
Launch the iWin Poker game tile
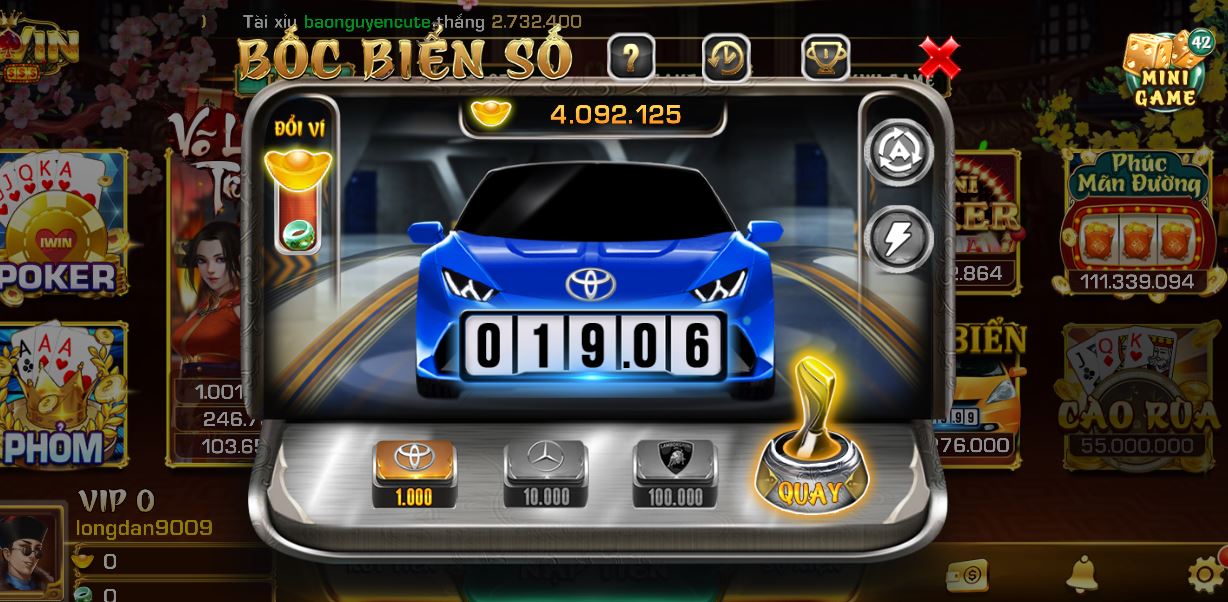(62, 228)
